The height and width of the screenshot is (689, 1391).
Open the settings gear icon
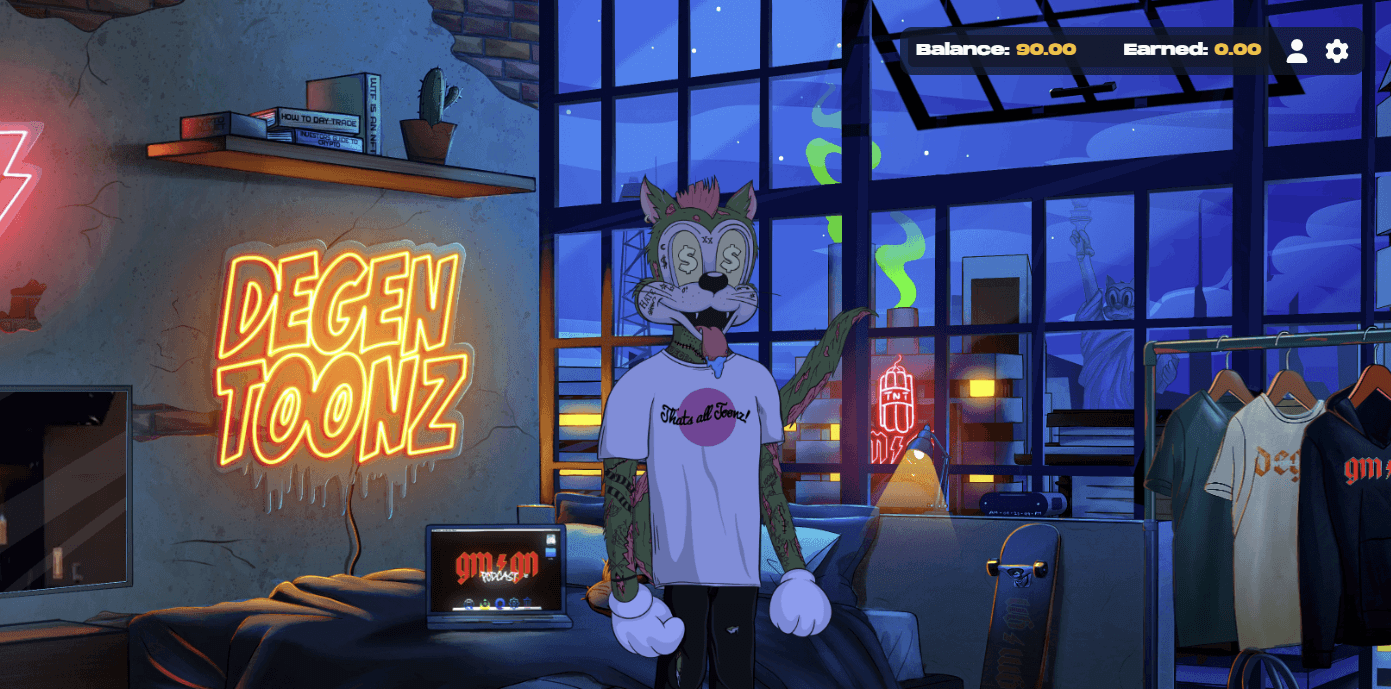1337,50
